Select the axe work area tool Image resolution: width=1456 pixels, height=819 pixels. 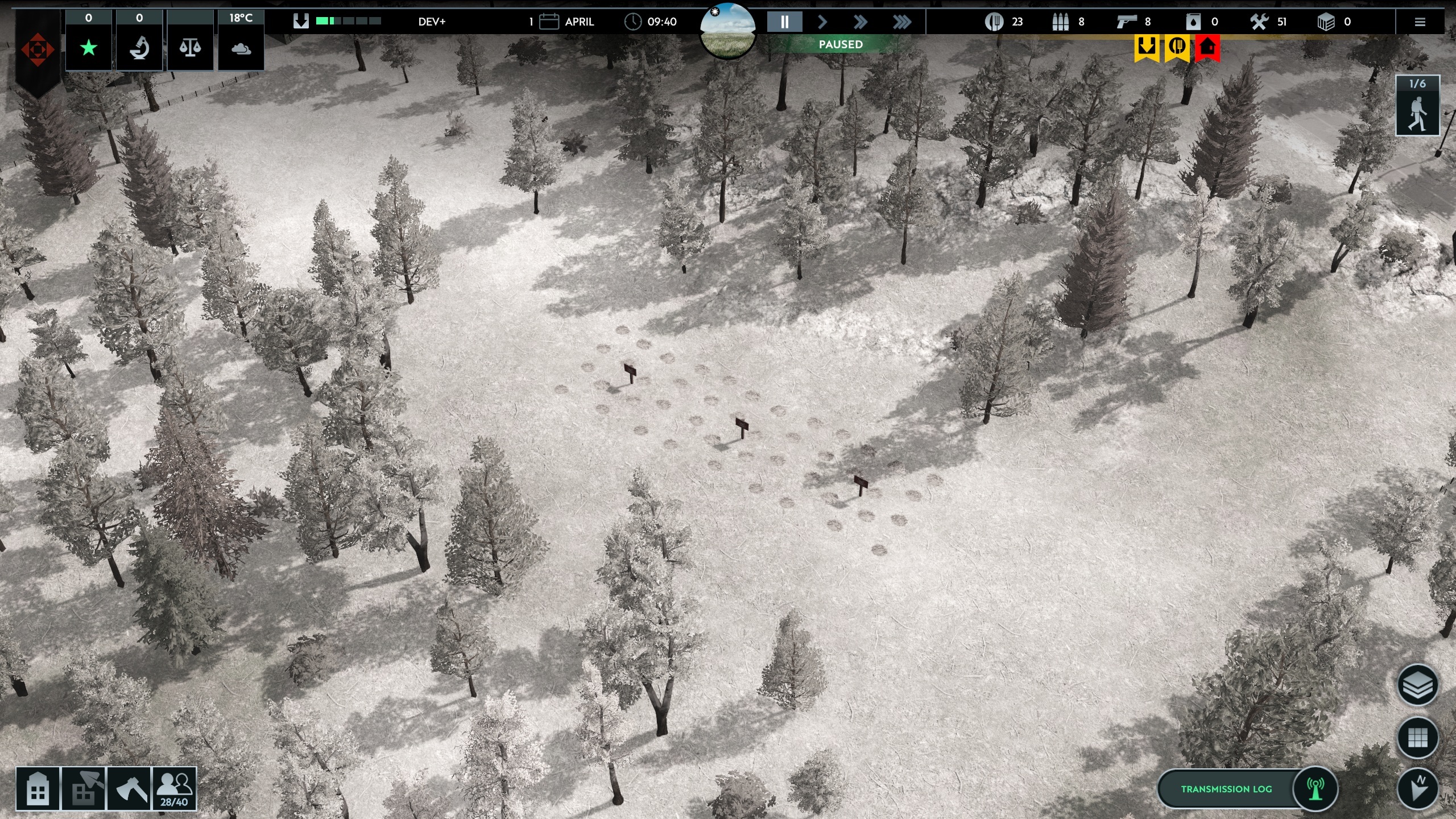[129, 788]
